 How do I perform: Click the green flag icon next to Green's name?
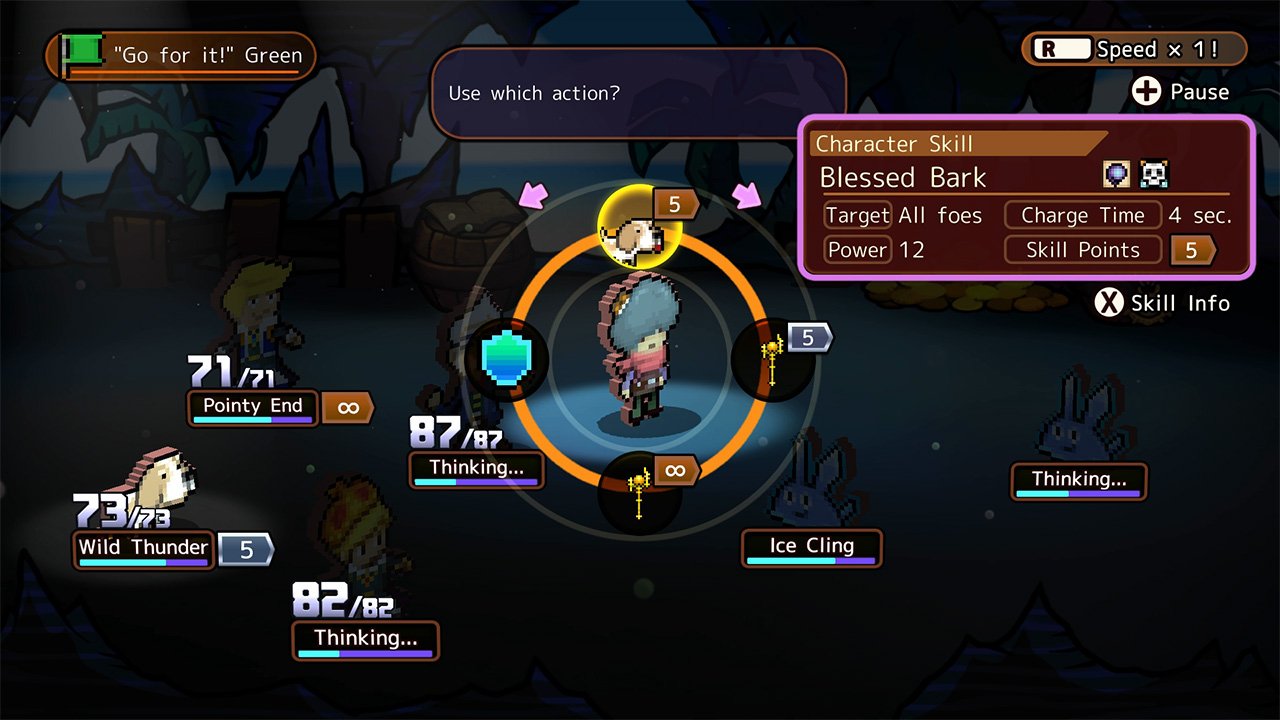click(84, 50)
